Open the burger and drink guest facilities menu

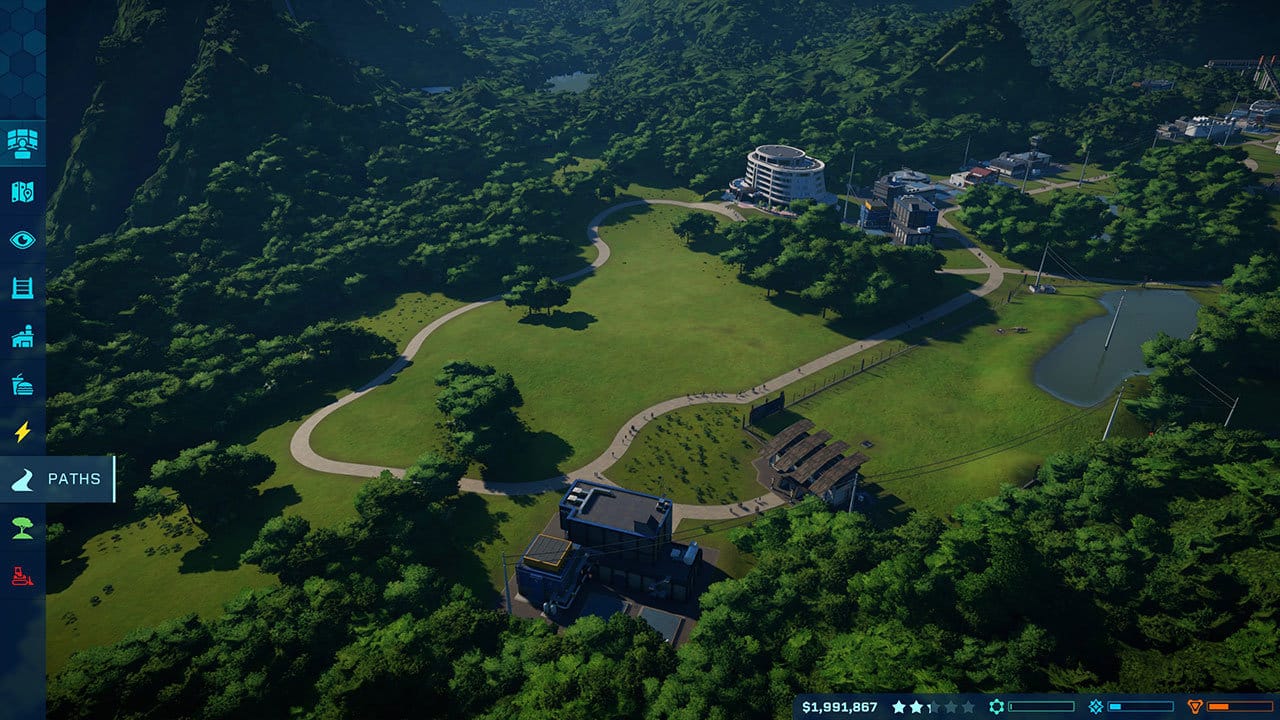[22, 384]
